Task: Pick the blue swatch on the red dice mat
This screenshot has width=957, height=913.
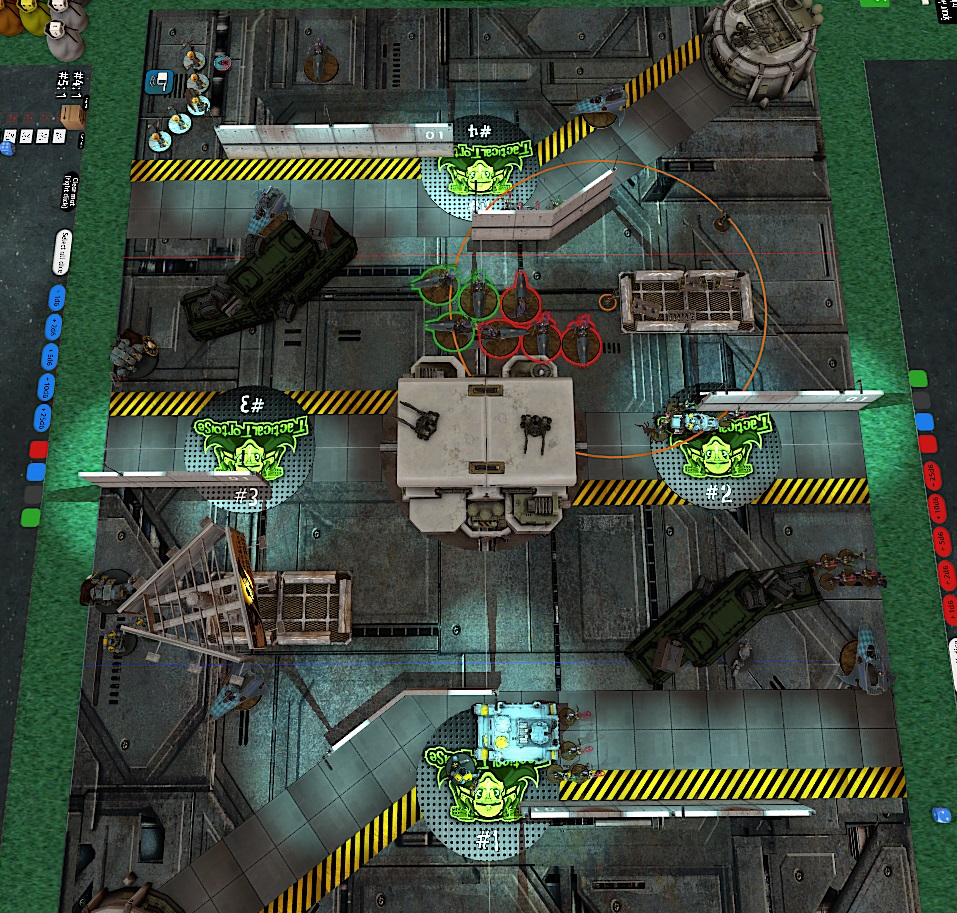Action: coord(922,422)
